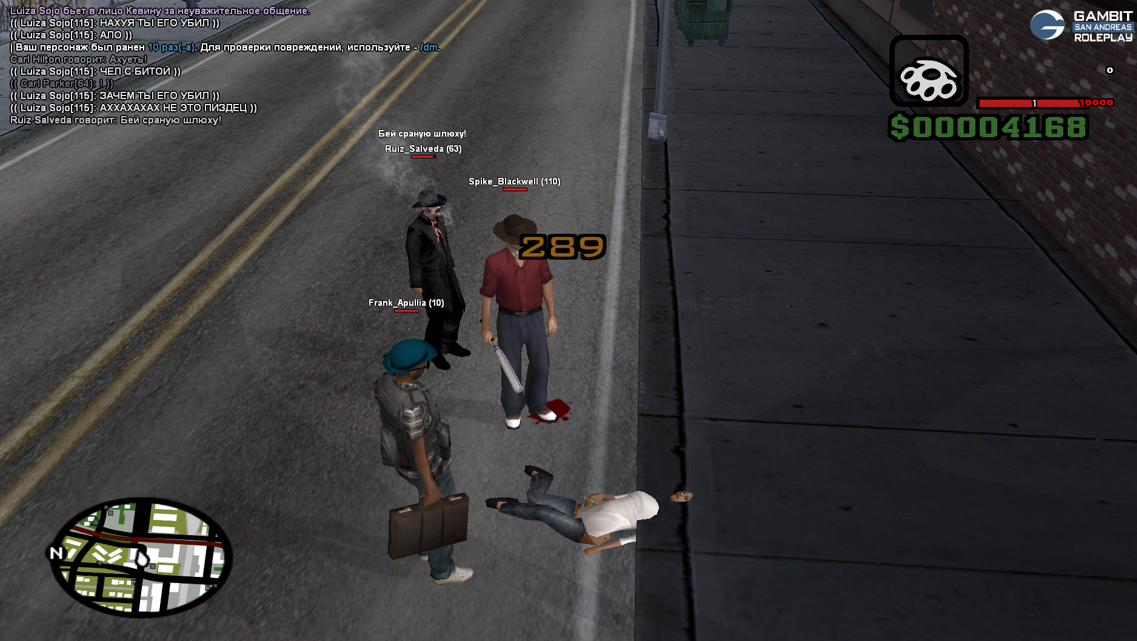
Task: Click the brass knuckles weapon icon
Action: pos(929,72)
